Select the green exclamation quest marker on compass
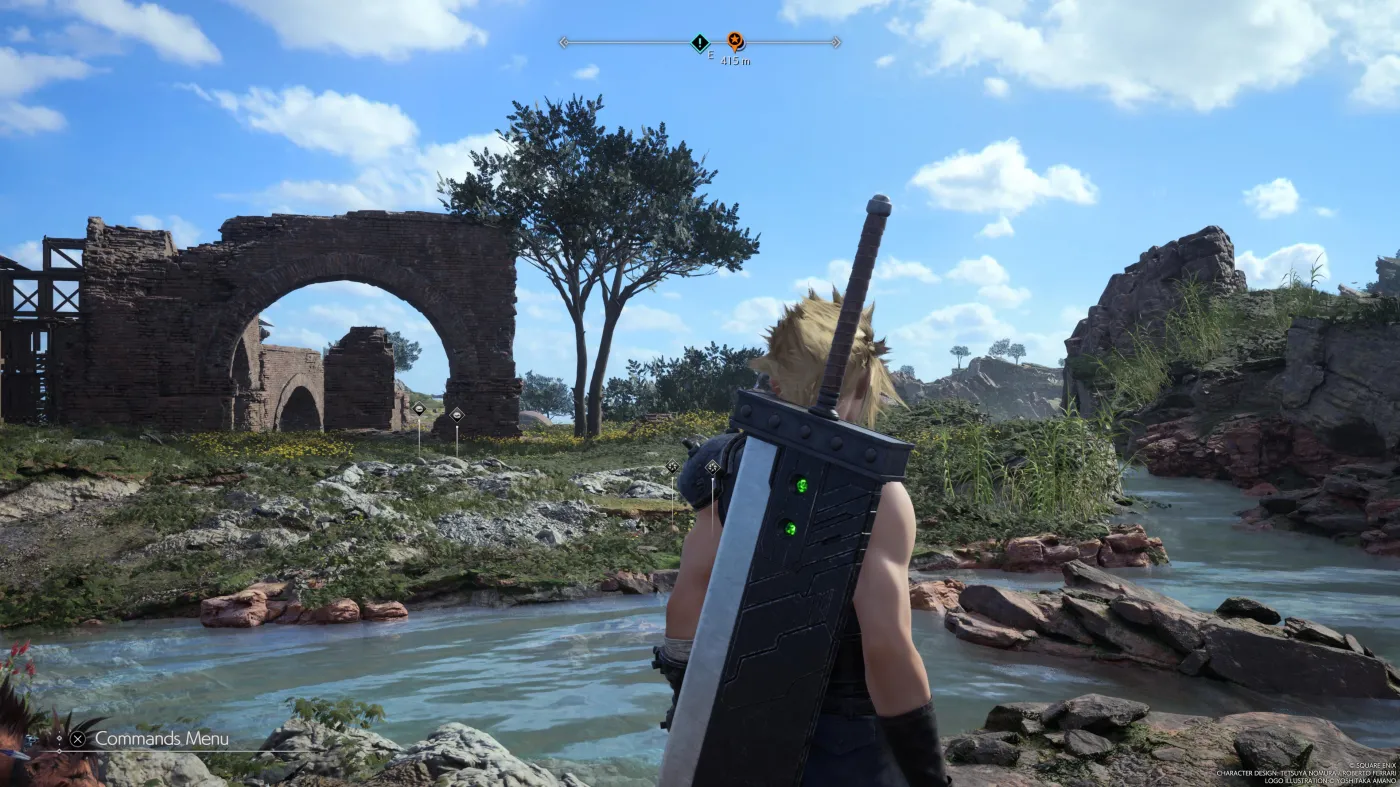This screenshot has height=787, width=1400. (700, 42)
